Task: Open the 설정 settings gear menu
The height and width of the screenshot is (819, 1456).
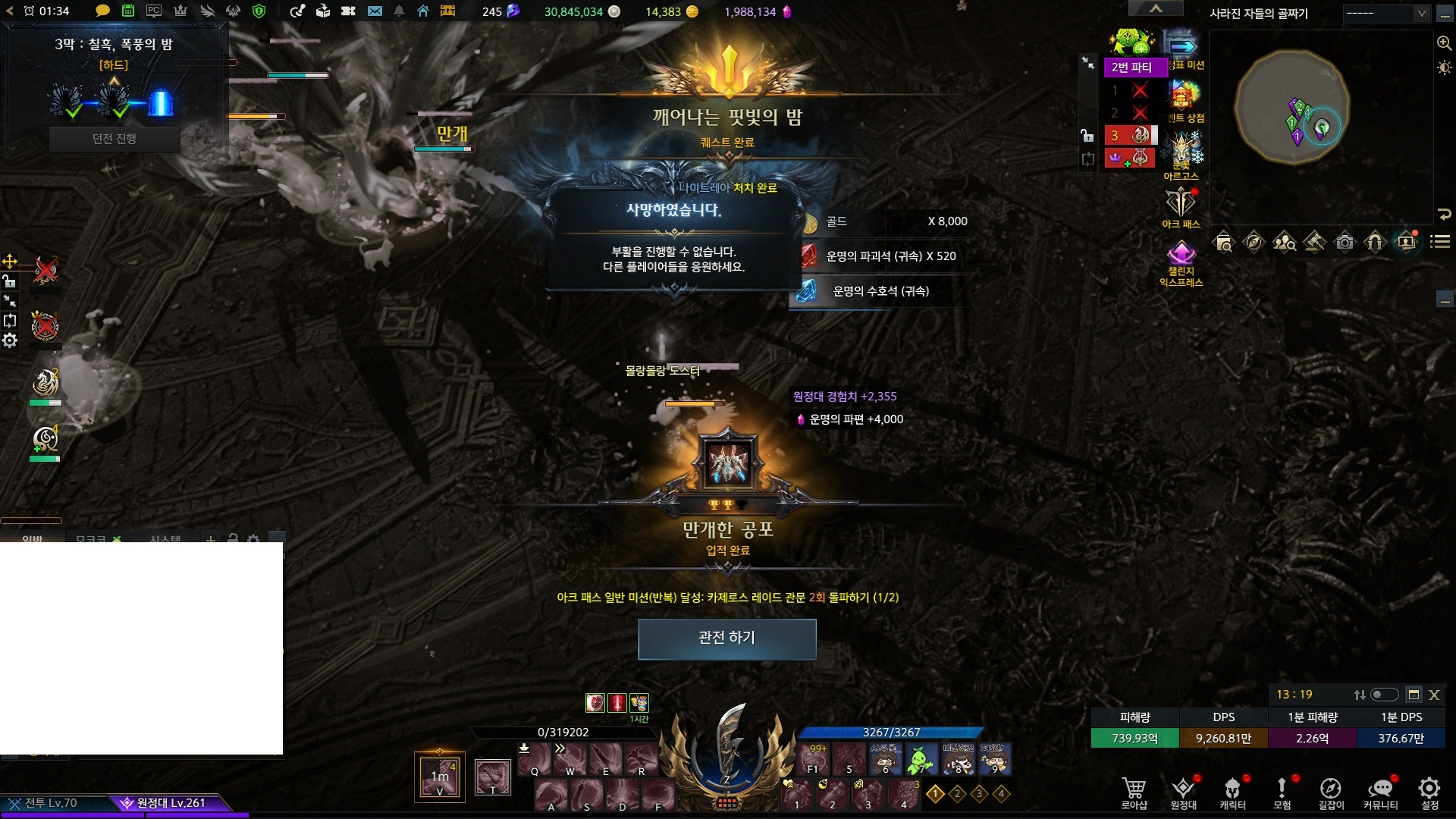Action: (1429, 792)
